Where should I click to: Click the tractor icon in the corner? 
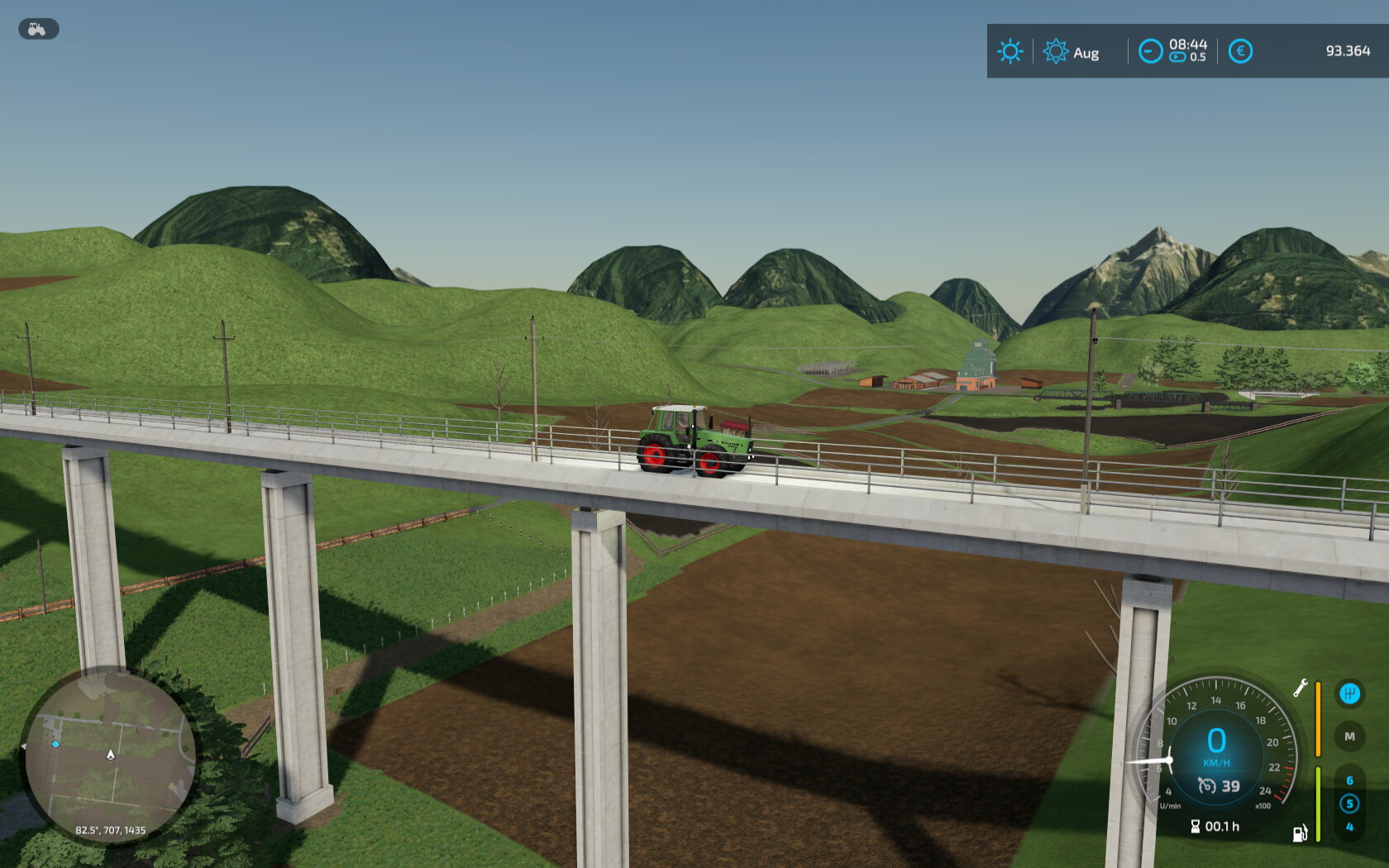tap(38, 29)
